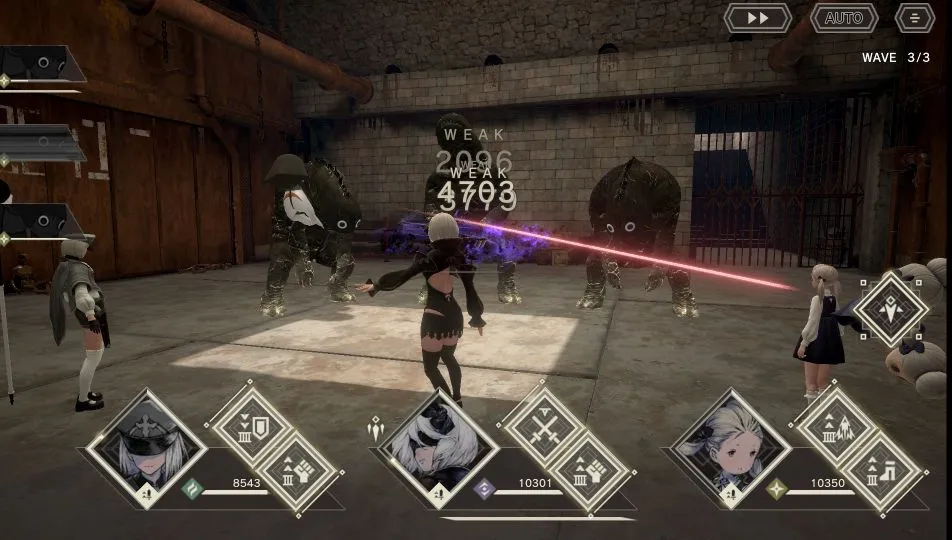952x540 pixels.
Task: Use the officer-cap character's fist skill
Action: pos(299,468)
